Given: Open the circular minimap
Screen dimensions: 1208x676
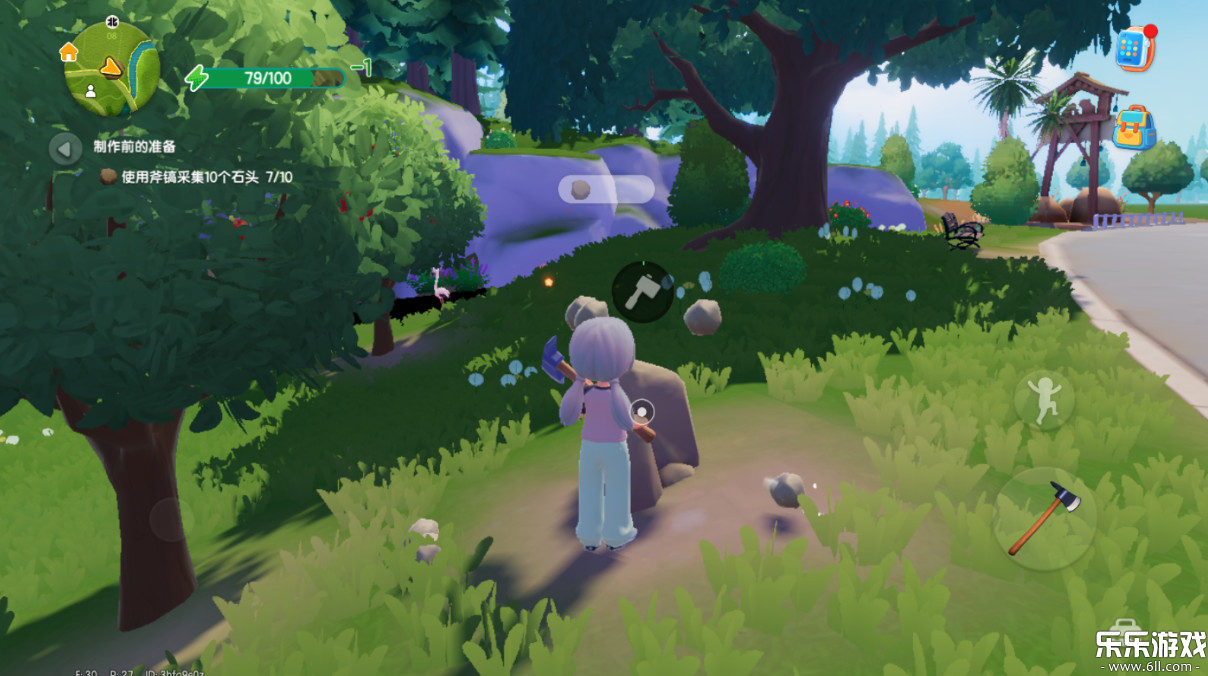Looking at the screenshot, I should click(111, 67).
